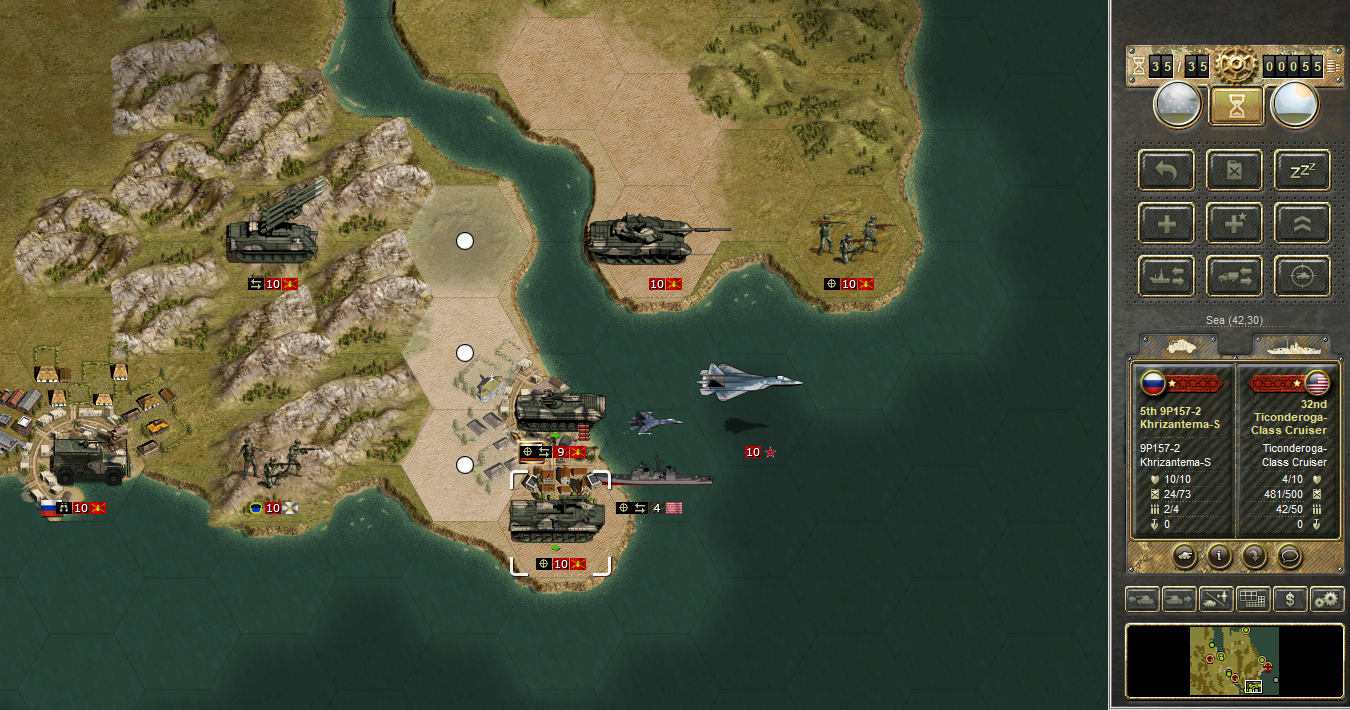The image size is (1350, 710).
Task: Click the fuel canister supply button
Action: click(x=1235, y=171)
